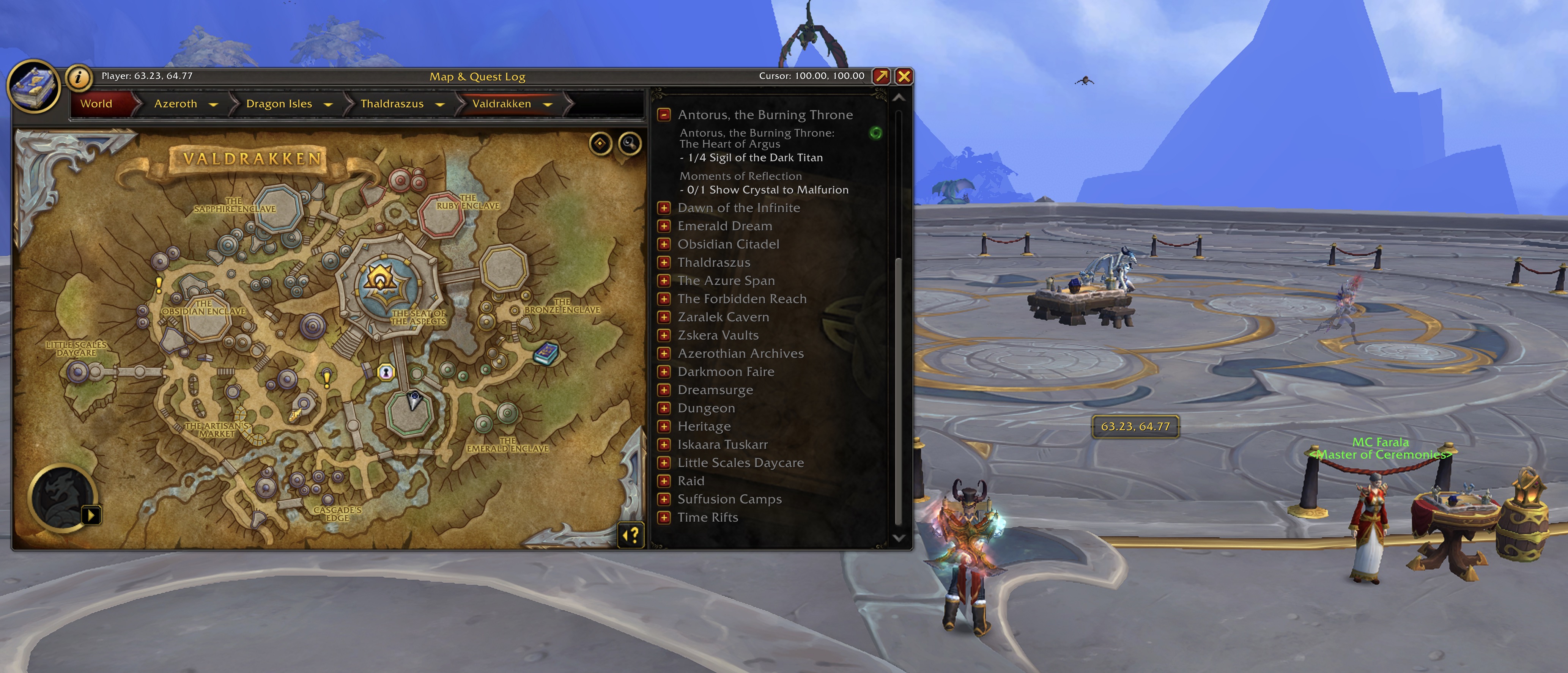Screen dimensions: 1568x673
Task: Open the map magnifying glass filter button
Action: click(x=630, y=144)
